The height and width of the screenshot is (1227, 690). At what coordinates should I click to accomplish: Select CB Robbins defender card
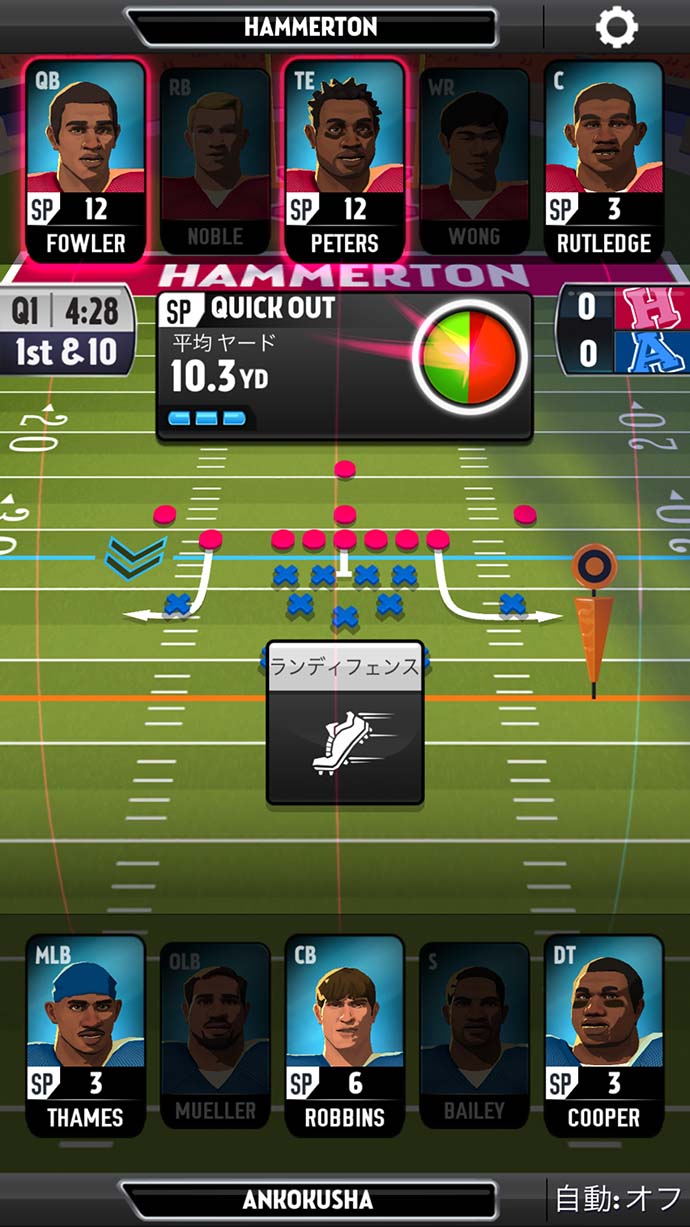click(x=345, y=1035)
